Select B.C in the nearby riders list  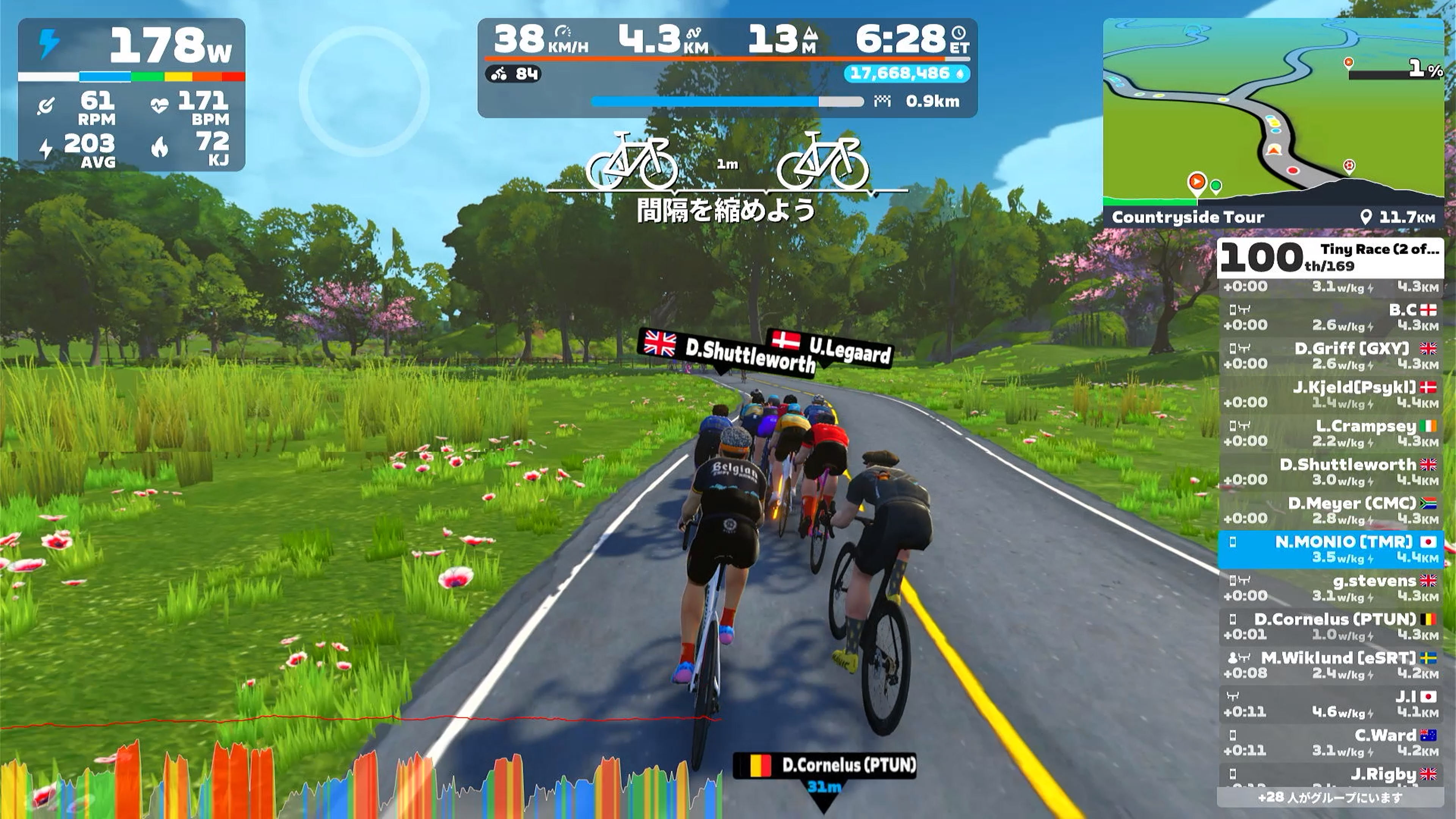click(1330, 317)
